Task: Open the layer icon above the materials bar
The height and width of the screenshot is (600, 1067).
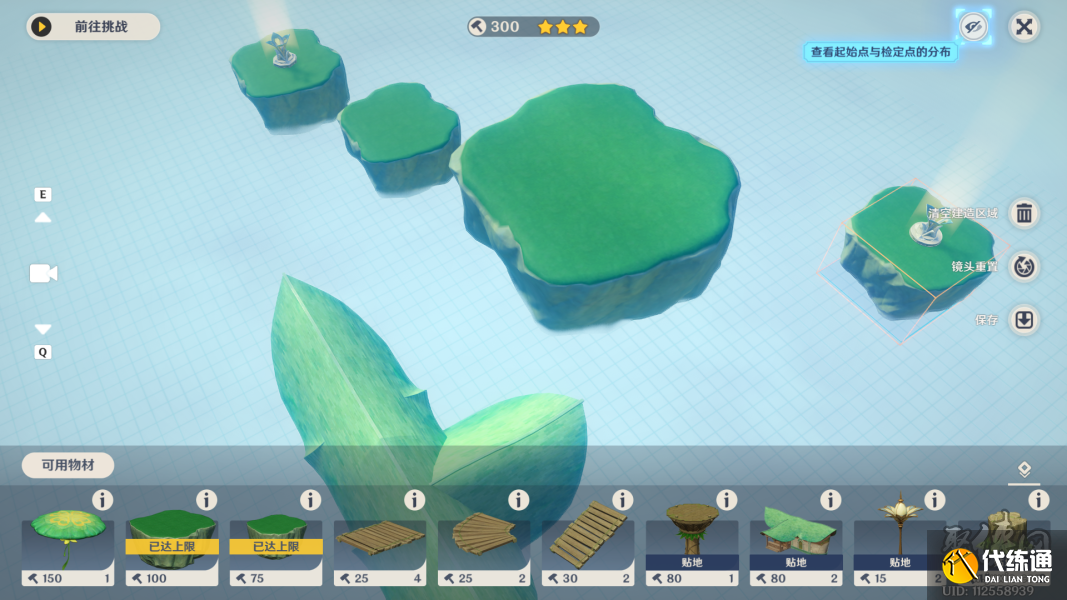Action: (x=1024, y=469)
